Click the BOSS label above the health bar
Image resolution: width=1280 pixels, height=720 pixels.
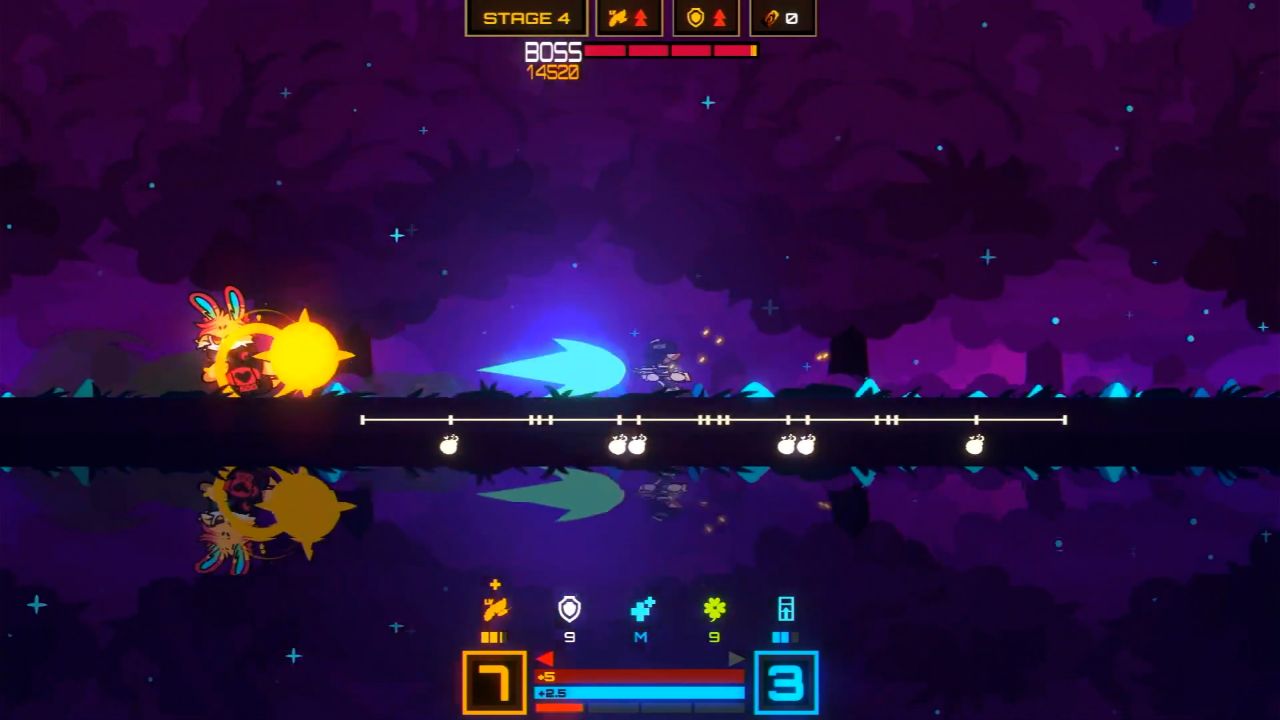tap(552, 51)
